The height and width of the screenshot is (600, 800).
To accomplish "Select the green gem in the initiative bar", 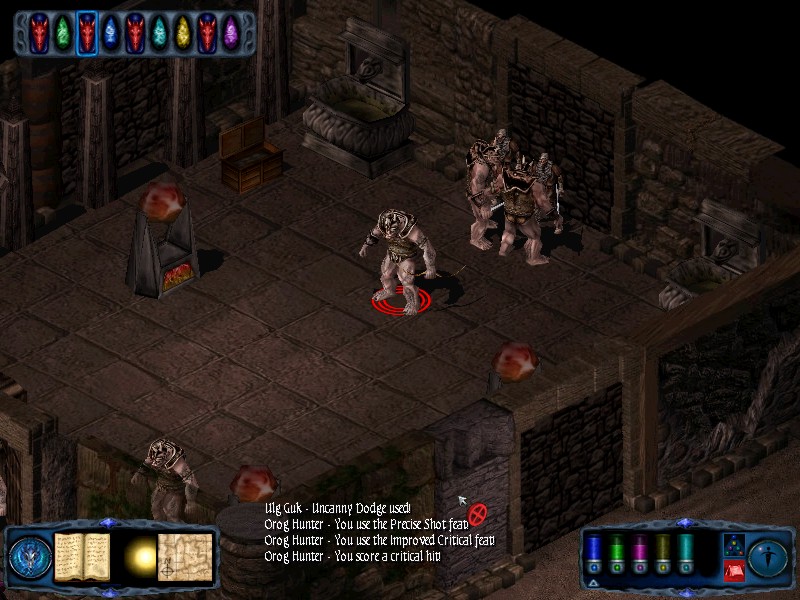I will point(63,33).
